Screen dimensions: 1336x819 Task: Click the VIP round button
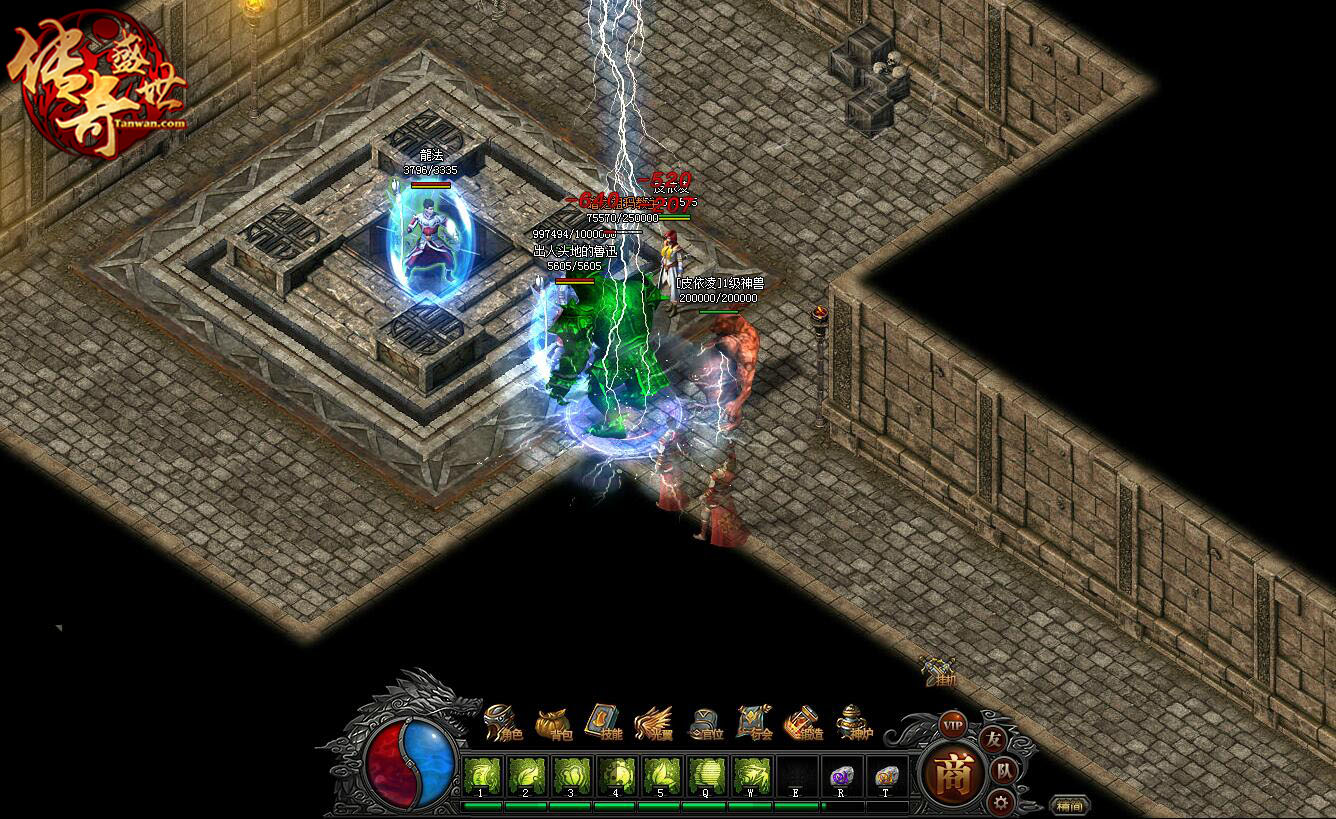[x=953, y=724]
